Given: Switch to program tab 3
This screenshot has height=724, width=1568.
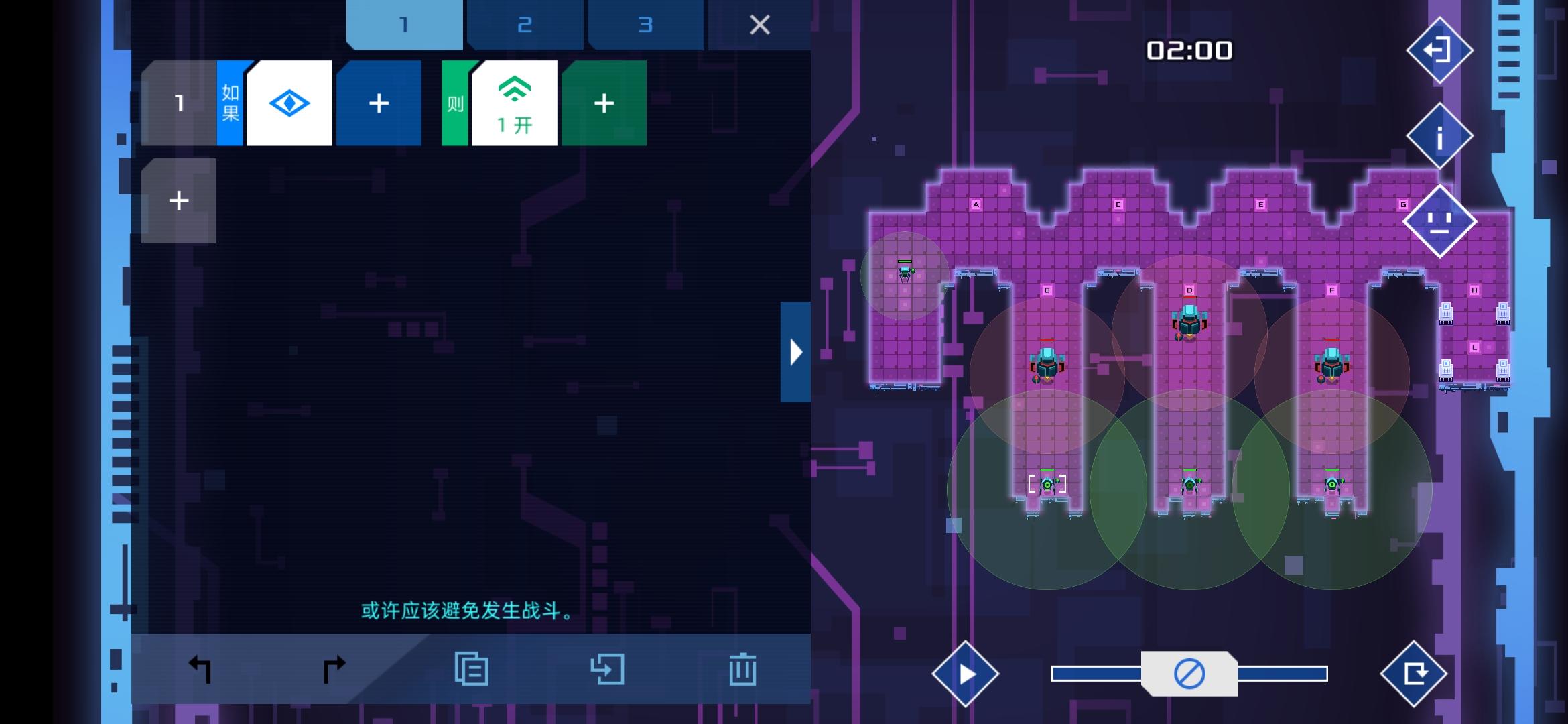Looking at the screenshot, I should 645,25.
